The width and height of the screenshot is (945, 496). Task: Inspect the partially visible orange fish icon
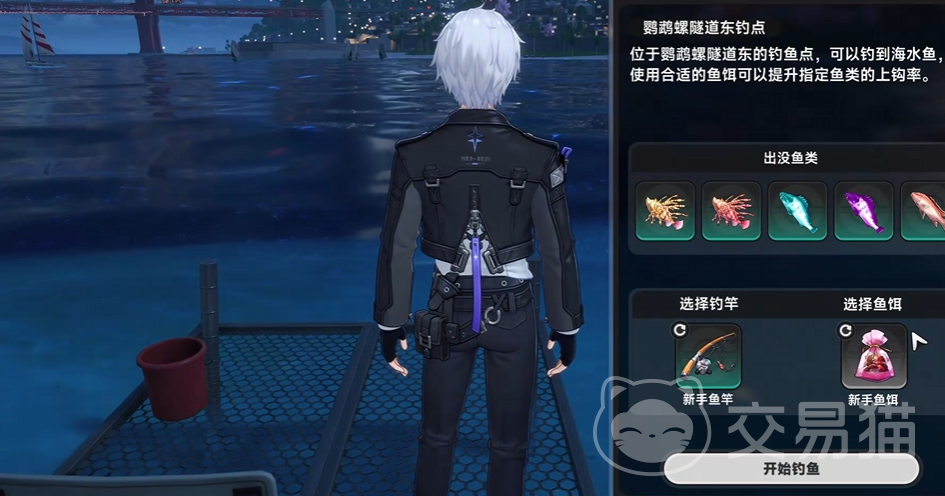point(923,211)
